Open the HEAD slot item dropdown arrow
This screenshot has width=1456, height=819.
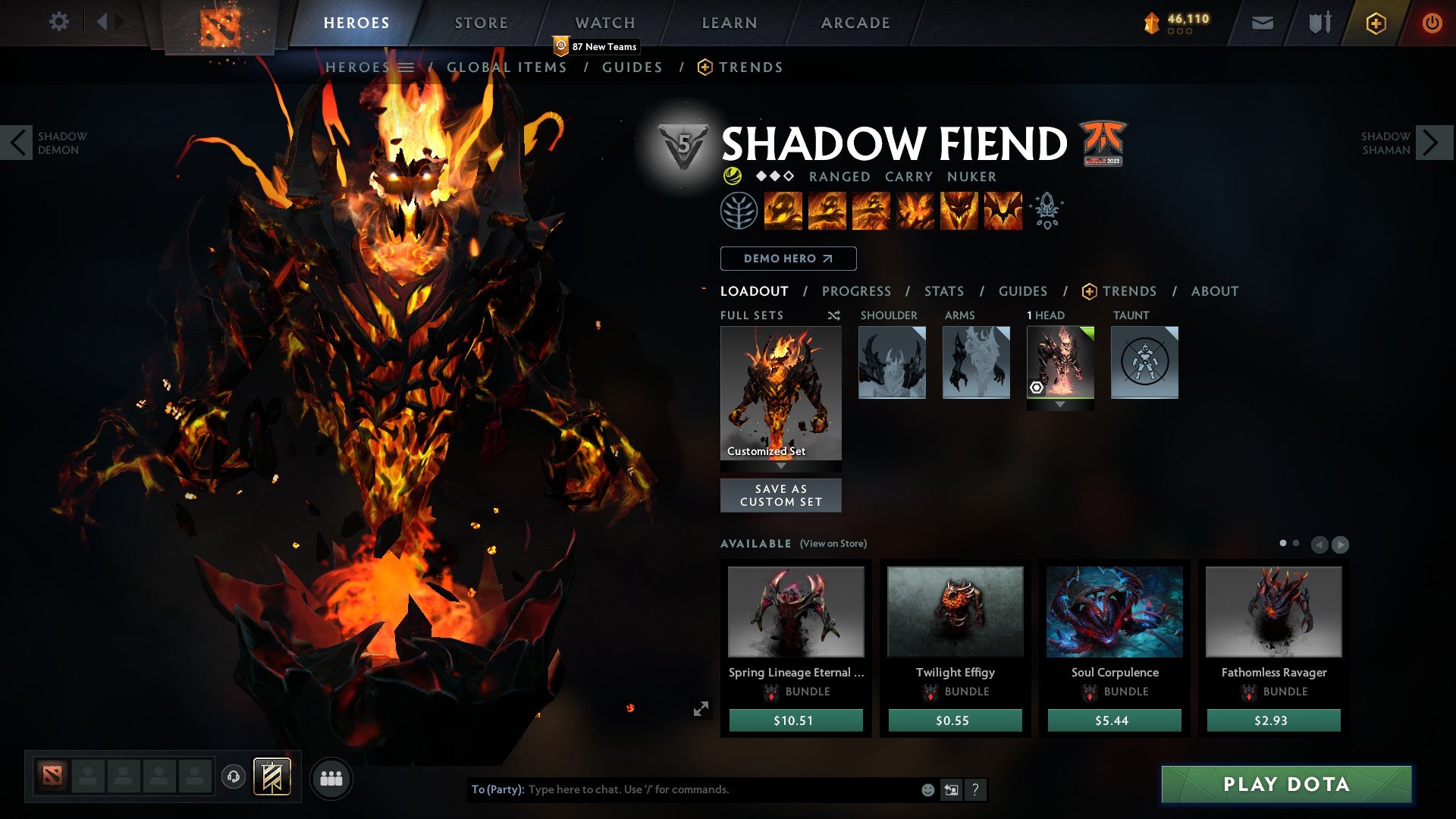click(x=1060, y=404)
